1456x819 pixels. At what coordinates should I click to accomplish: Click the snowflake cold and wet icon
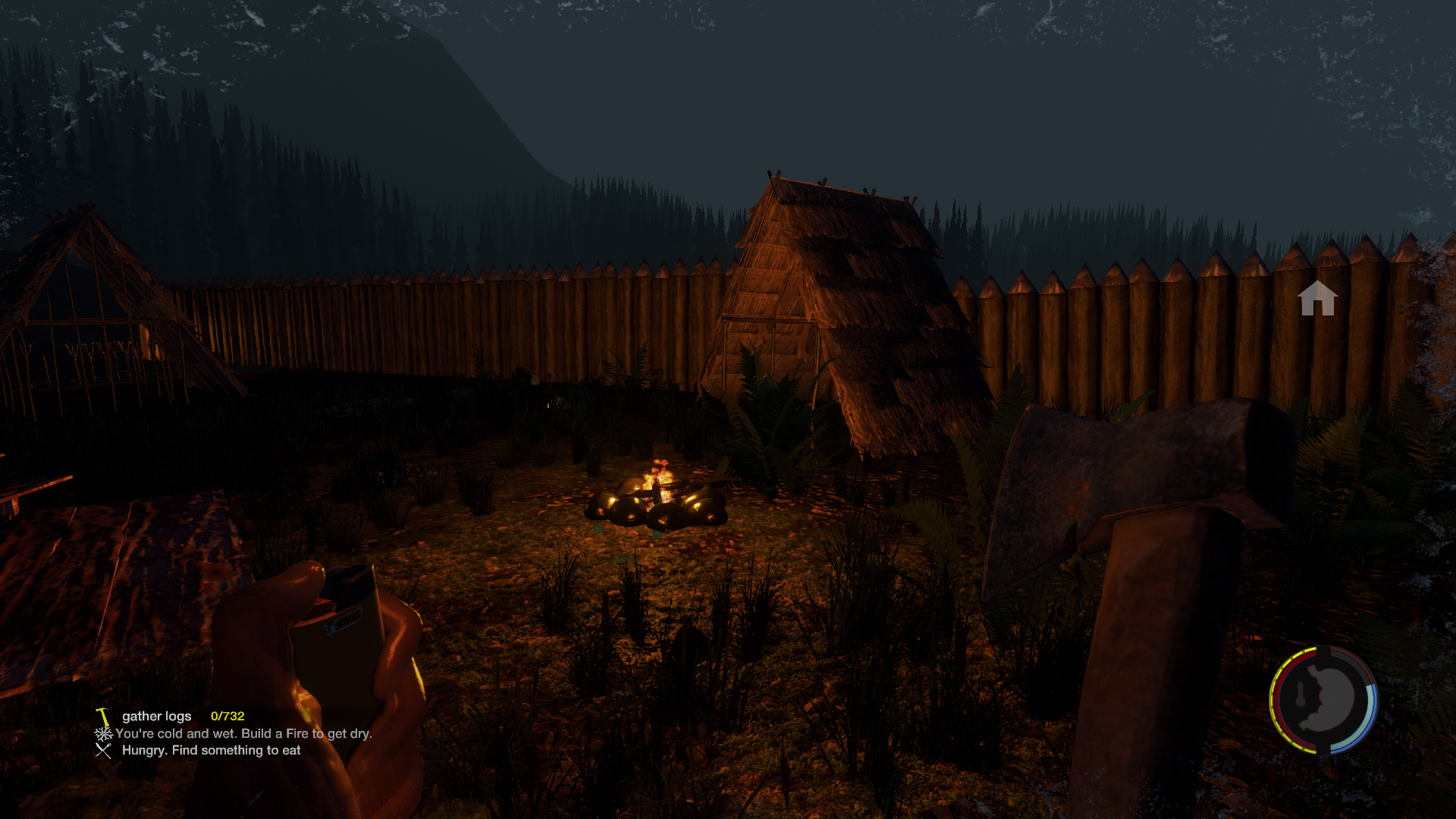click(x=103, y=733)
